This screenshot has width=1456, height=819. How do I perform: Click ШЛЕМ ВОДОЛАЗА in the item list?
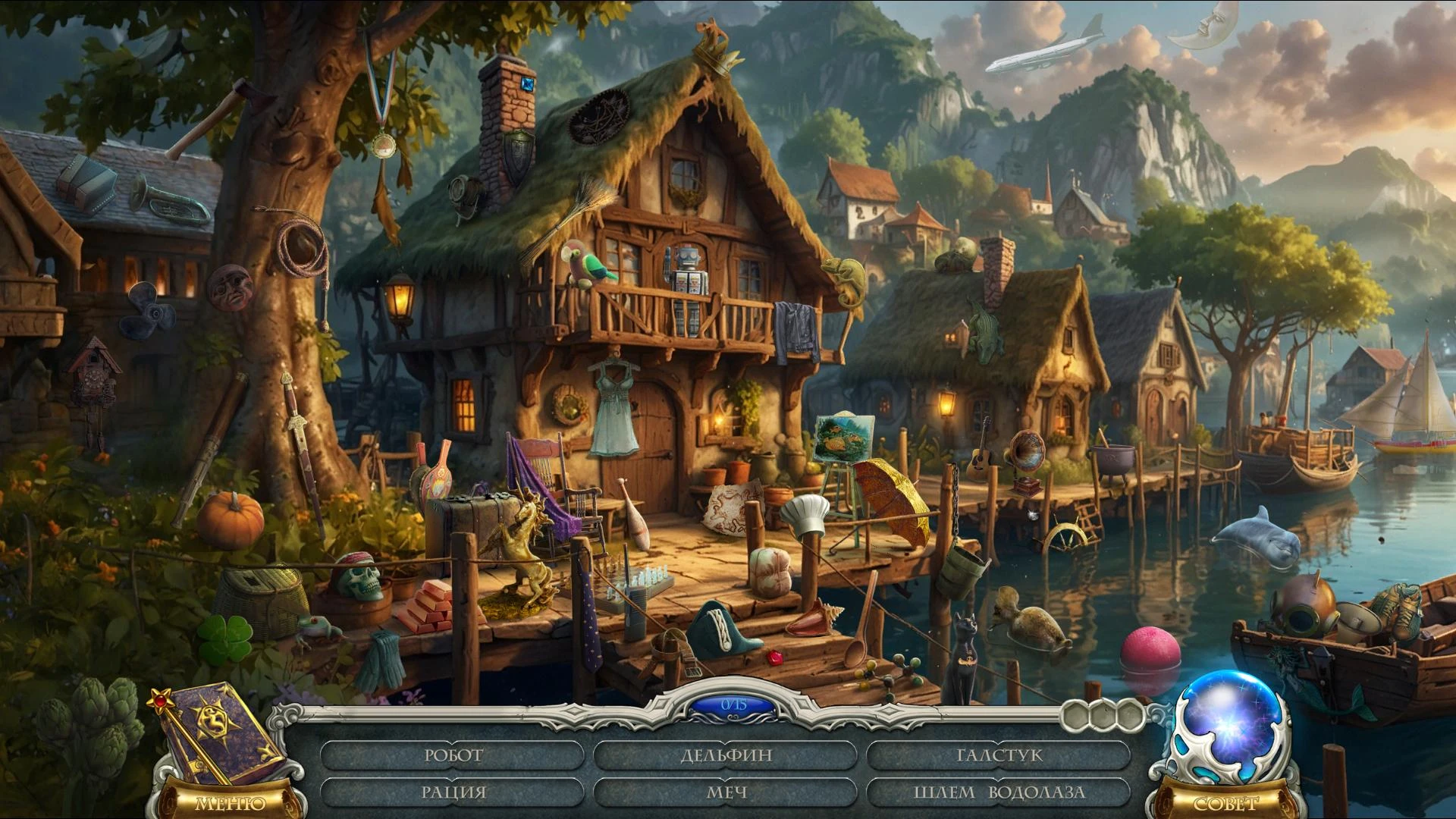point(999,792)
